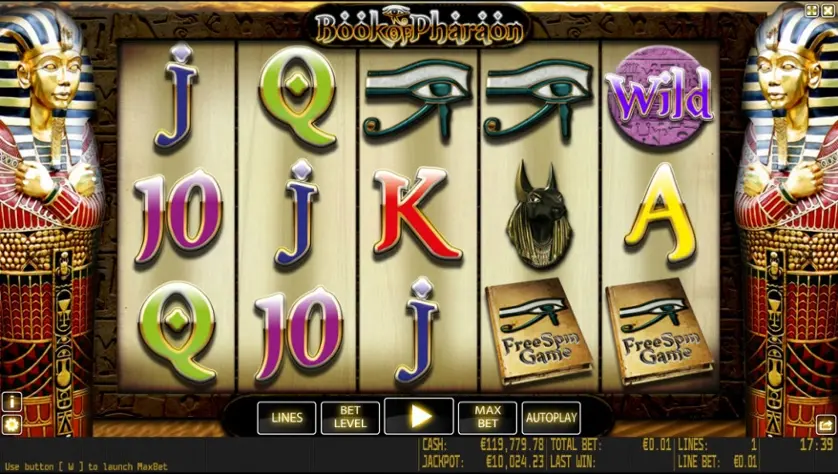This screenshot has height=474, width=838.
Task: Open settings with the gear icon
Action: [x=12, y=424]
